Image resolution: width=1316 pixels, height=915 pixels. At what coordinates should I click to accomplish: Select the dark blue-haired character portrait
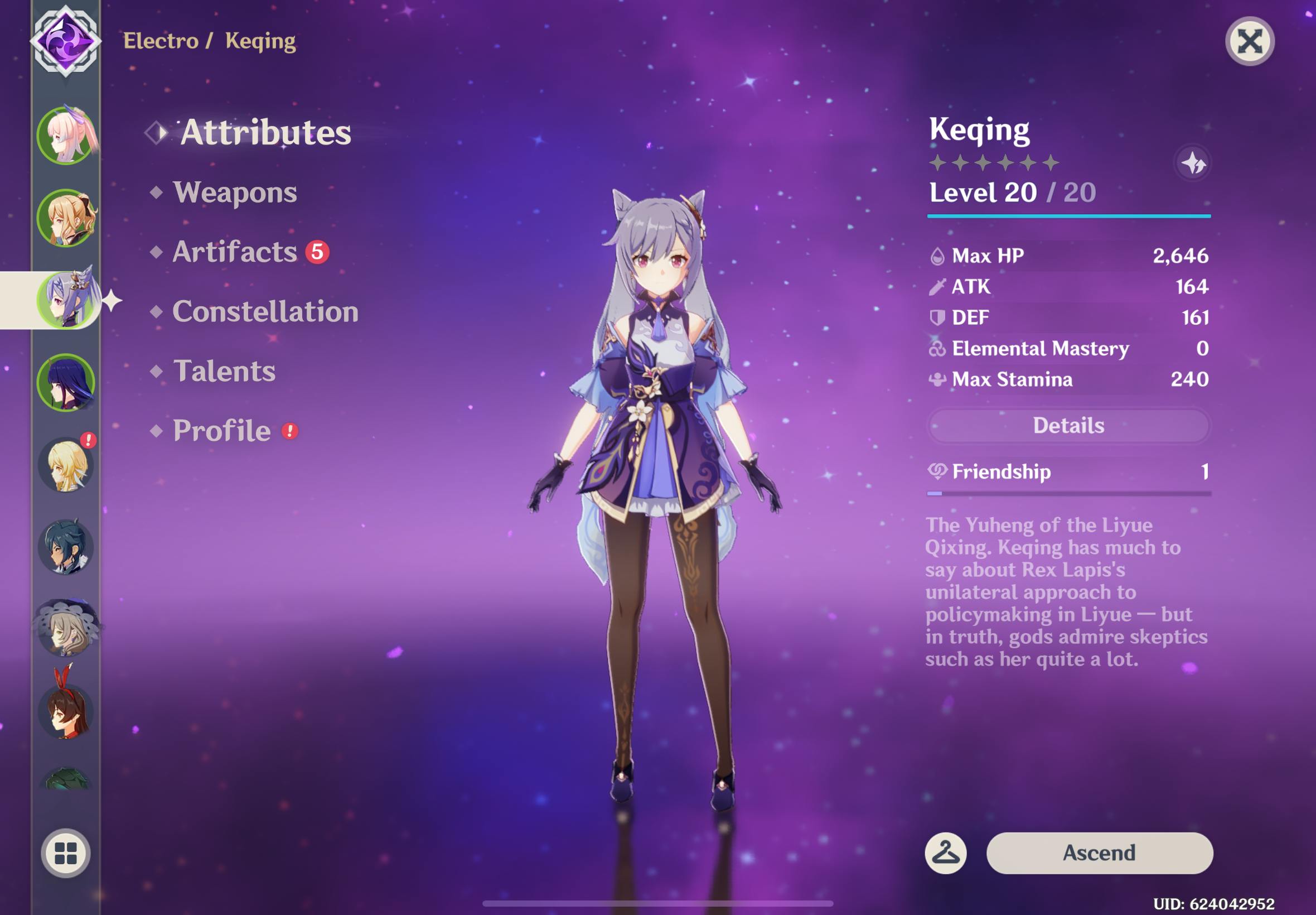(x=65, y=547)
